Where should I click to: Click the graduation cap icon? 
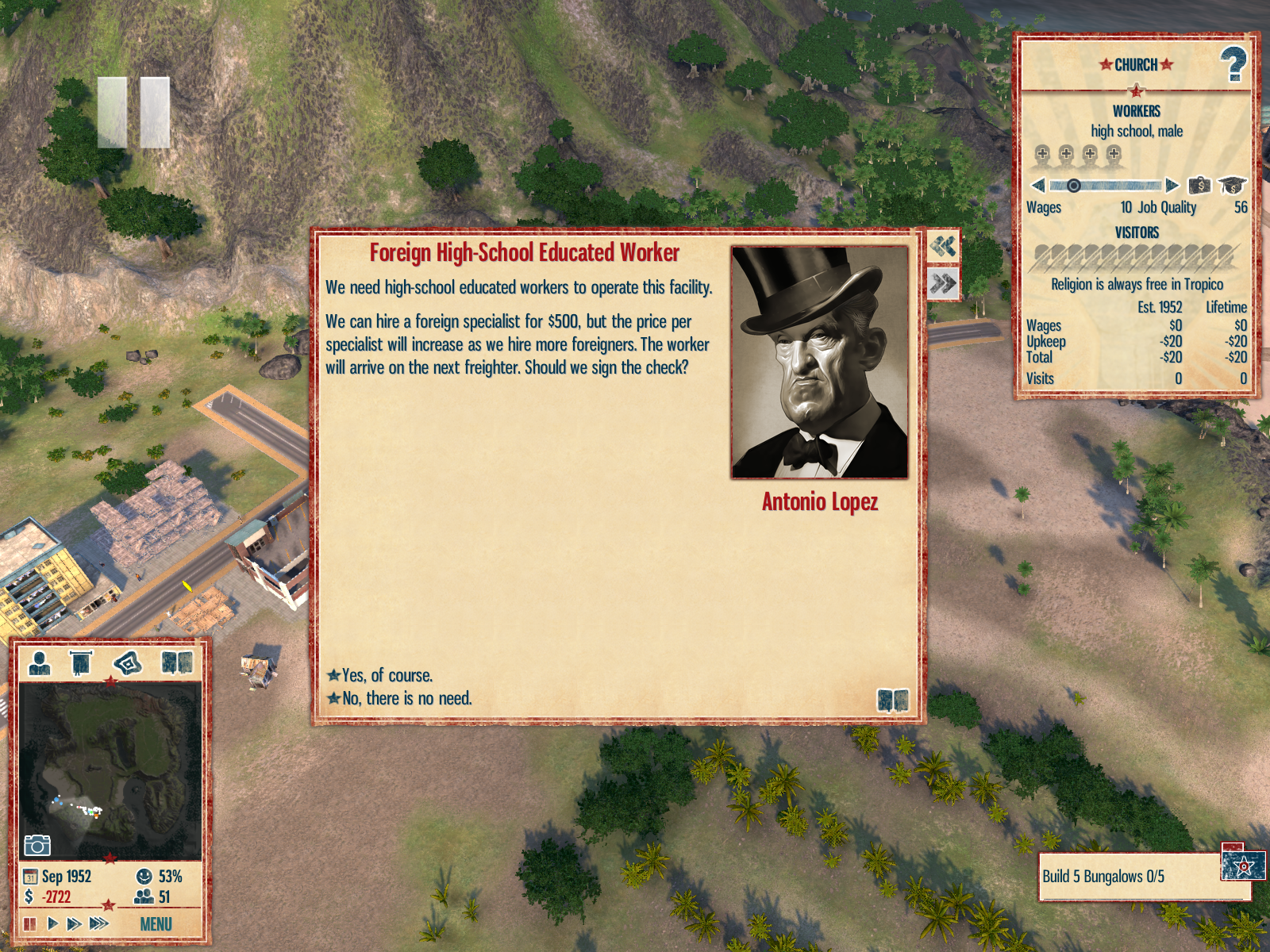[x=1231, y=186]
